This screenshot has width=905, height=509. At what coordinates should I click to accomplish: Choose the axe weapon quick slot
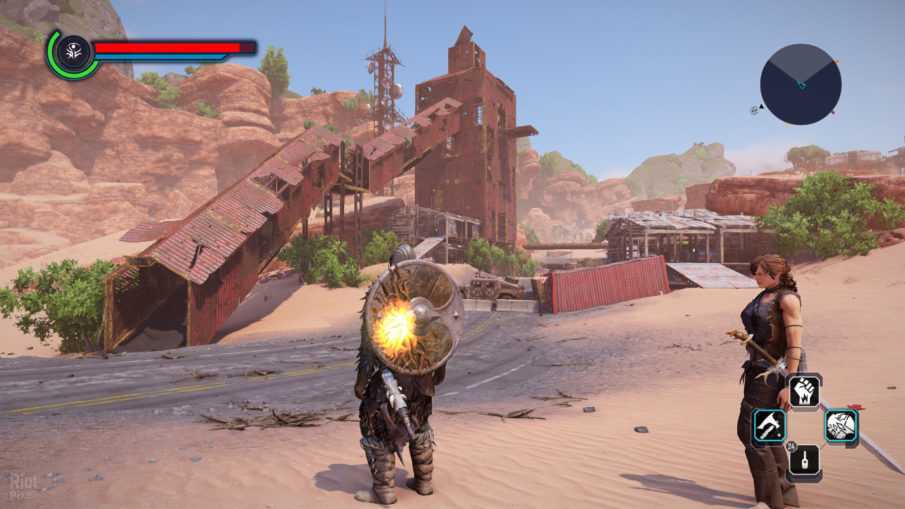point(769,427)
